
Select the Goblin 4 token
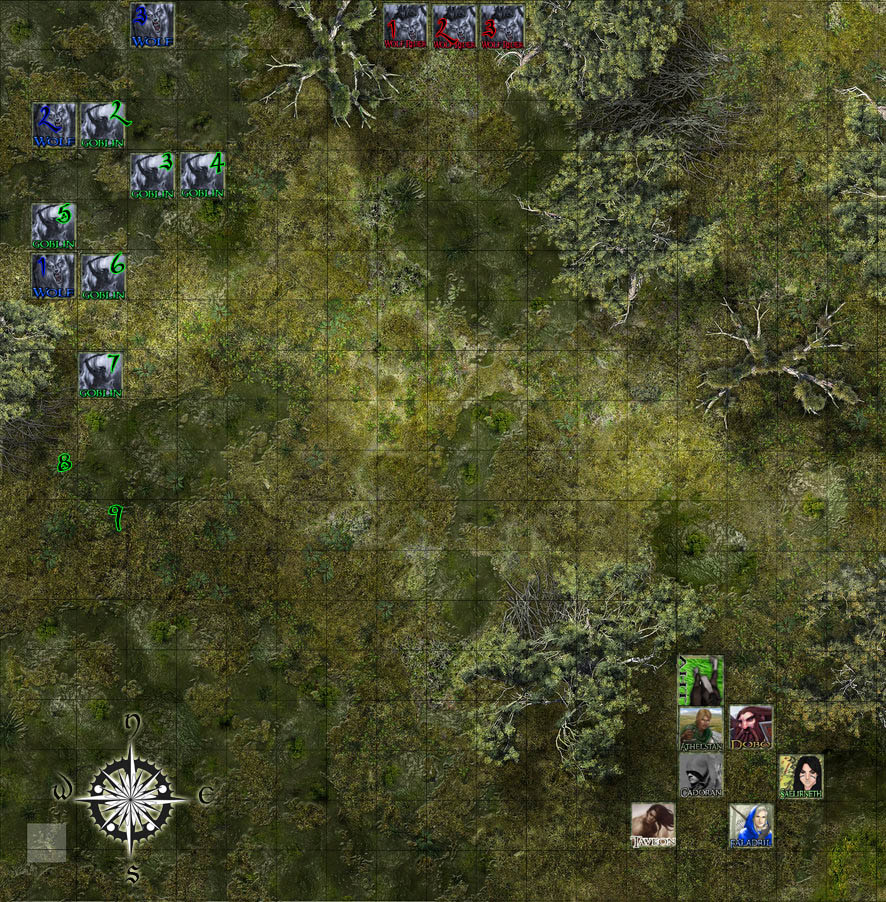(x=202, y=174)
